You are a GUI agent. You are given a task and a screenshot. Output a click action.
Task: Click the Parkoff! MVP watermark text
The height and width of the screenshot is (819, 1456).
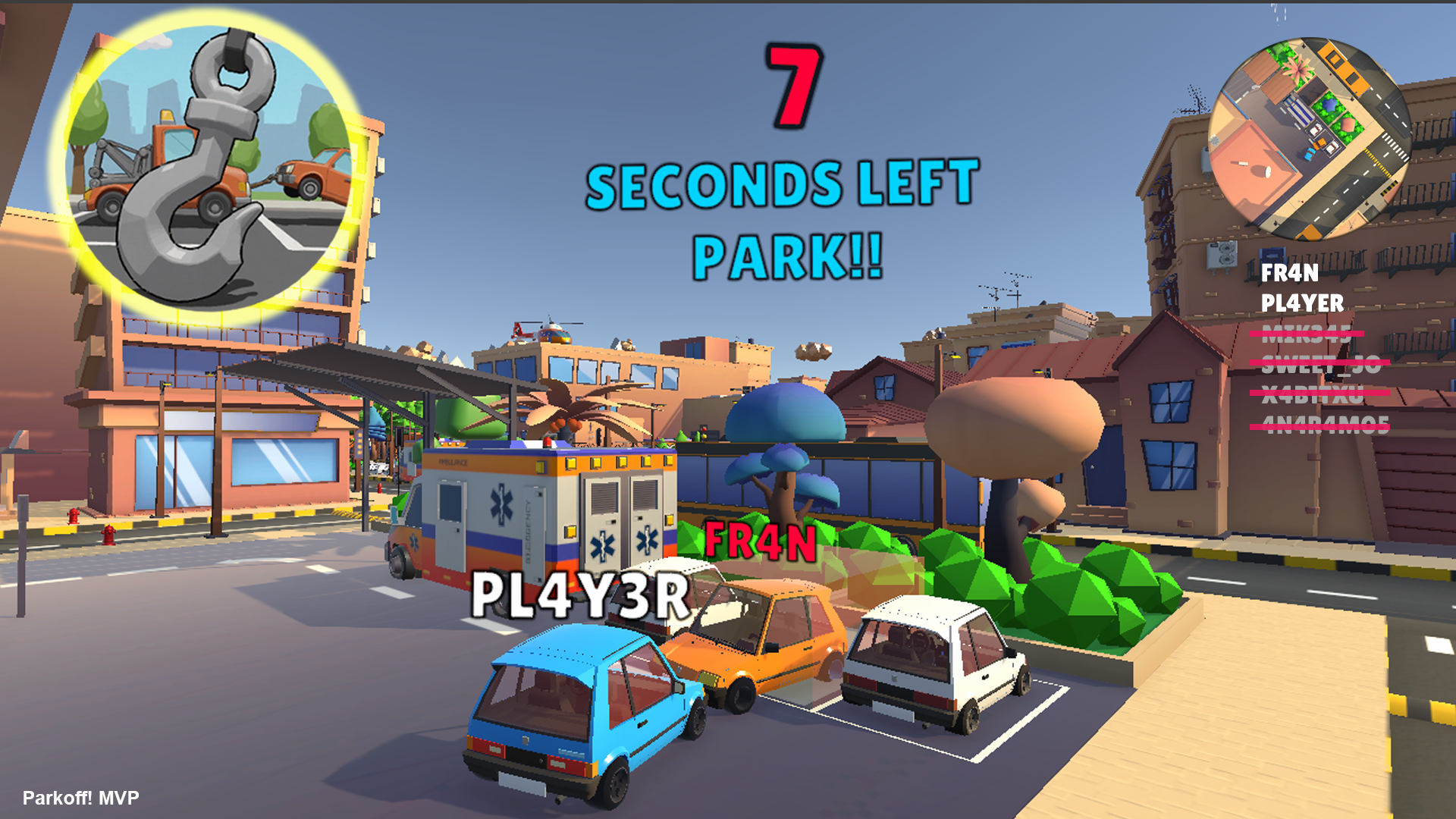tap(80, 798)
